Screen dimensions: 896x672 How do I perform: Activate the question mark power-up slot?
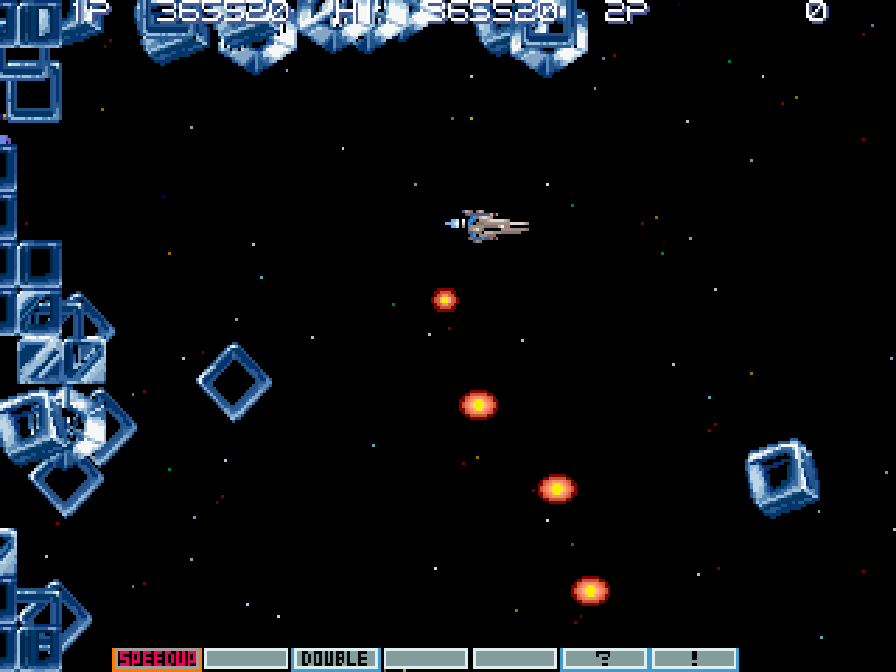click(x=604, y=659)
